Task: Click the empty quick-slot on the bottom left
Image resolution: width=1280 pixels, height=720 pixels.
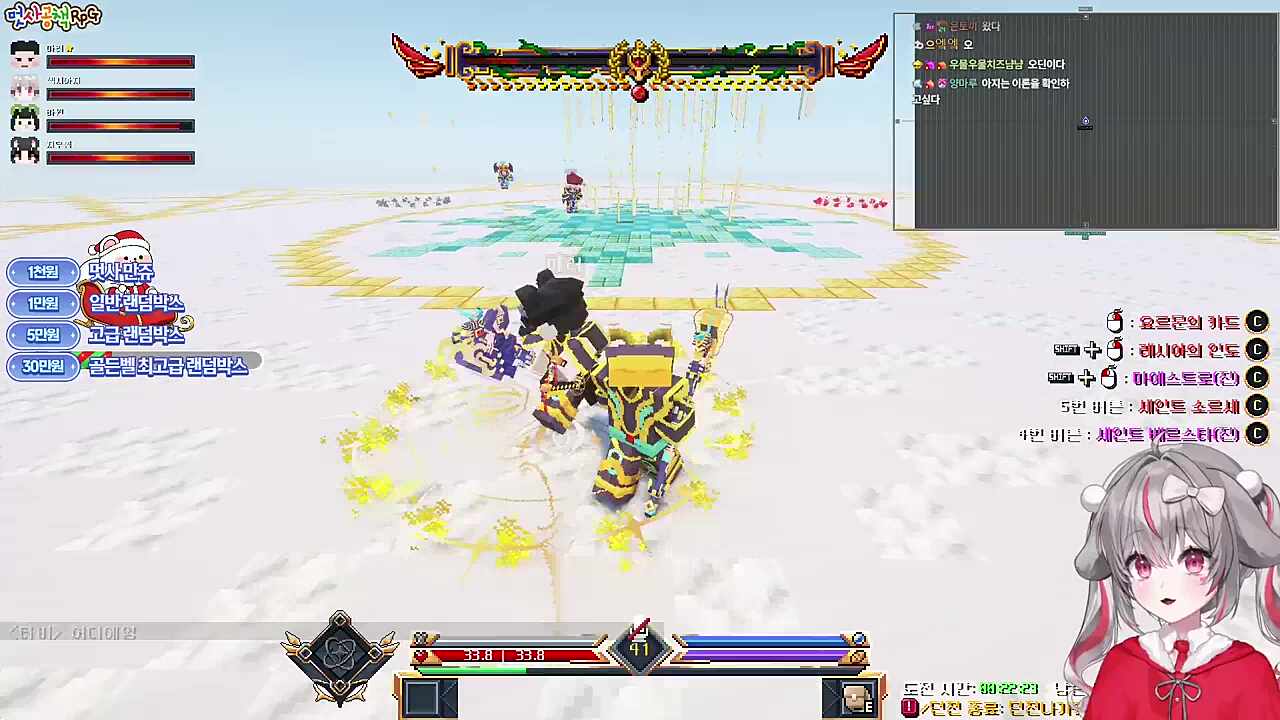Action: coord(430,695)
